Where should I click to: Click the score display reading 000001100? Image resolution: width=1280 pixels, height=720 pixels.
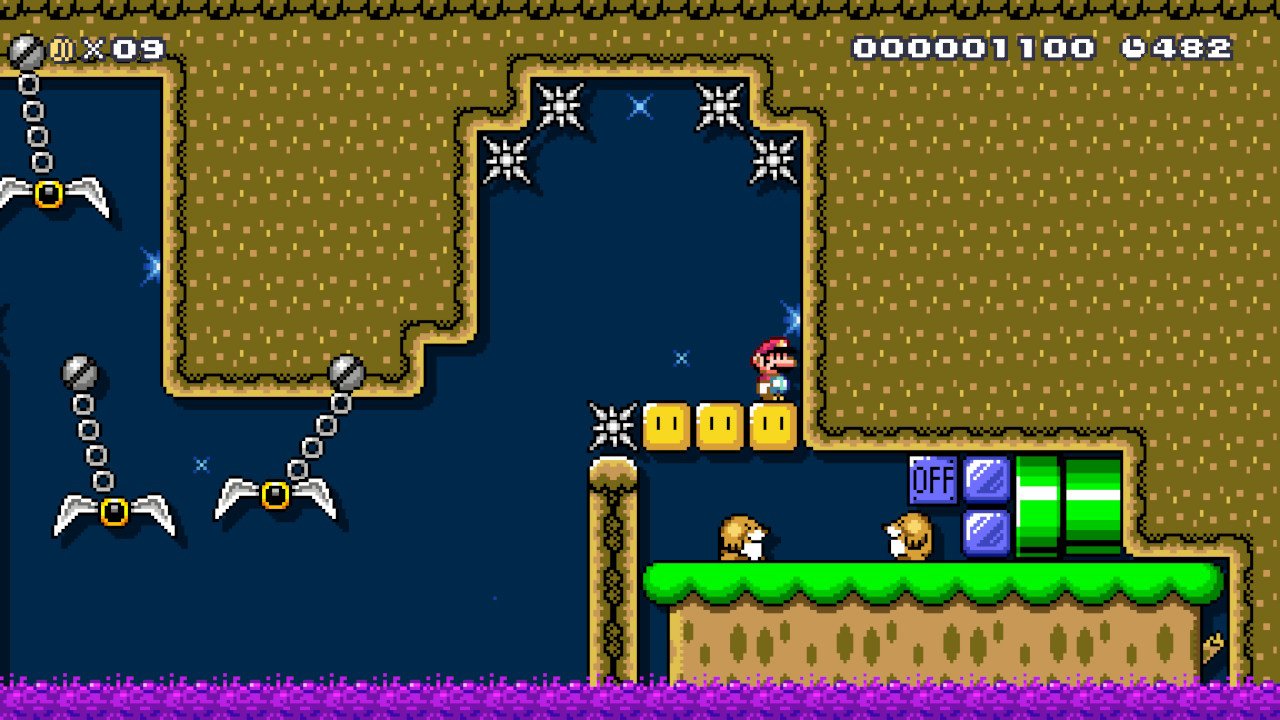pos(975,45)
